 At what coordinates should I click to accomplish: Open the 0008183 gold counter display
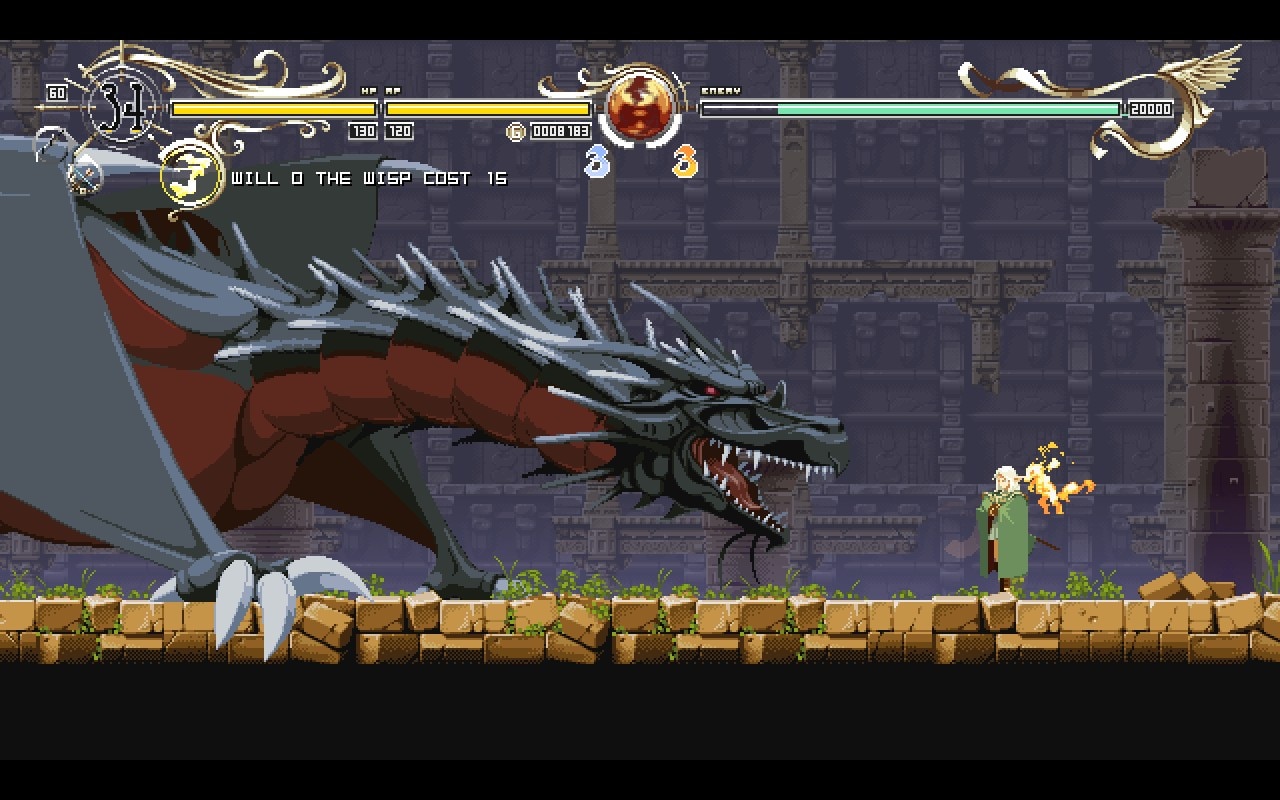pyautogui.click(x=560, y=131)
